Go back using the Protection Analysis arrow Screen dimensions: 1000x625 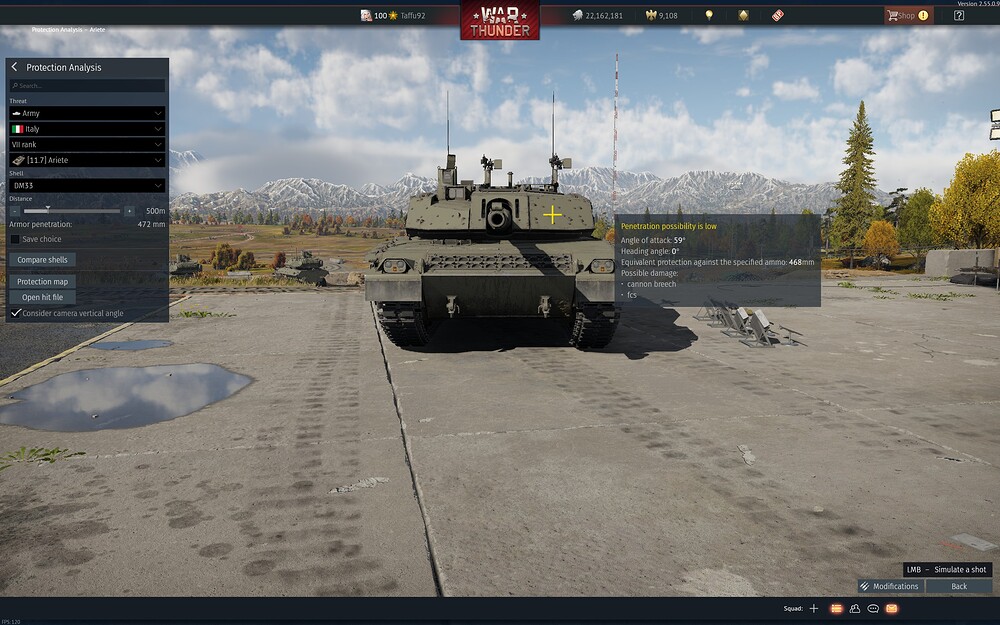pos(15,67)
